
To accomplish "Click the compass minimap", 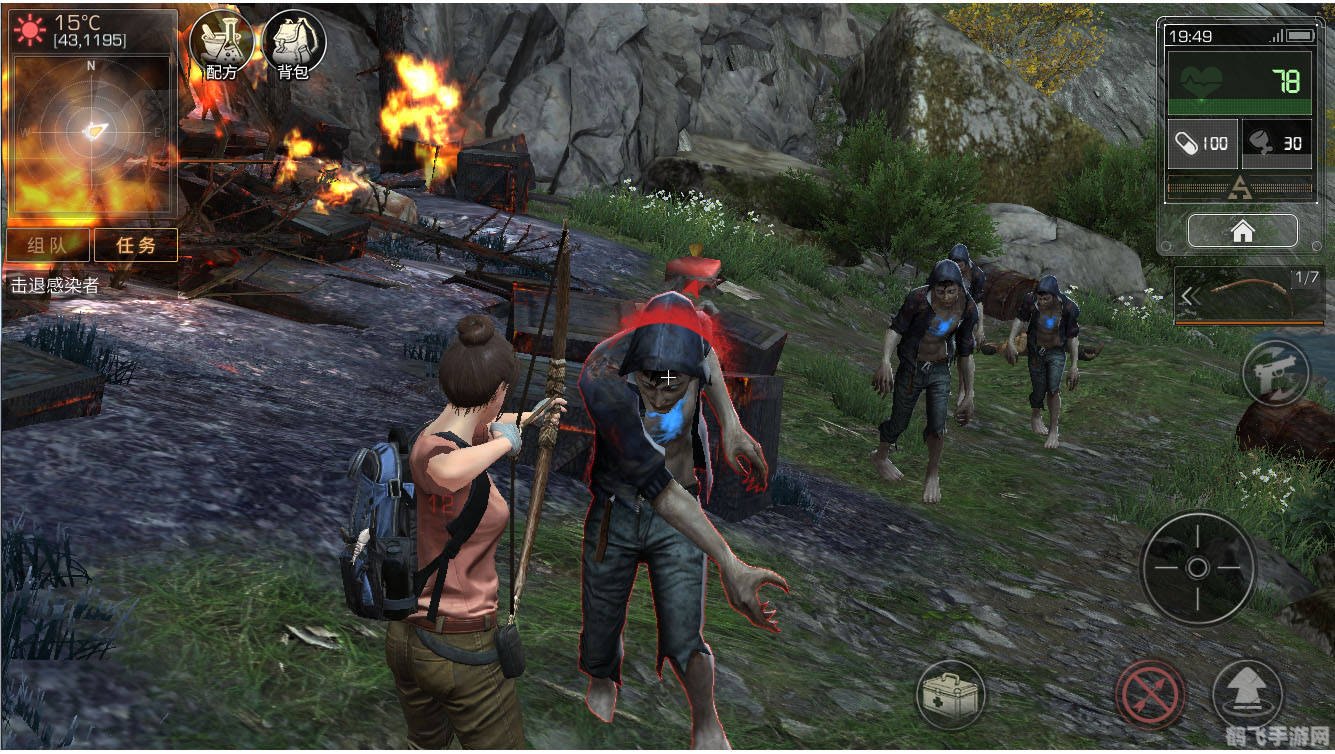I will click(x=91, y=131).
